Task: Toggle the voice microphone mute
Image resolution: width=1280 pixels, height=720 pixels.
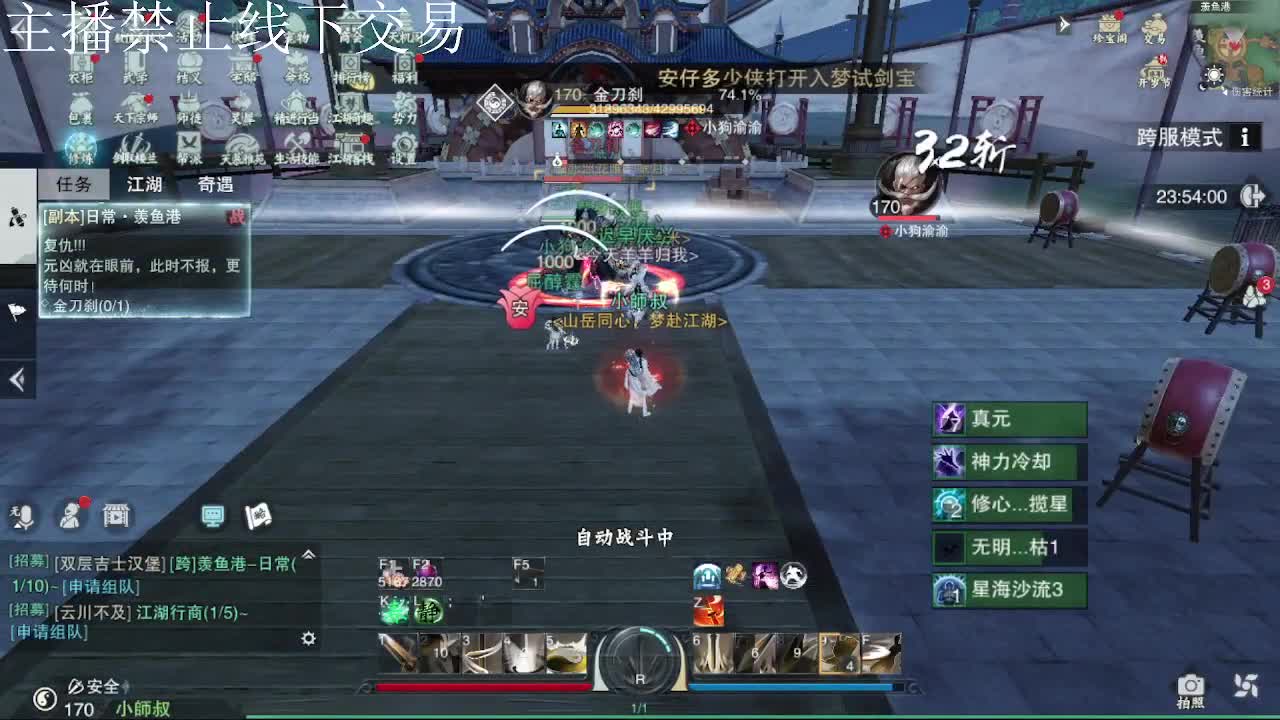Action: tap(25, 517)
